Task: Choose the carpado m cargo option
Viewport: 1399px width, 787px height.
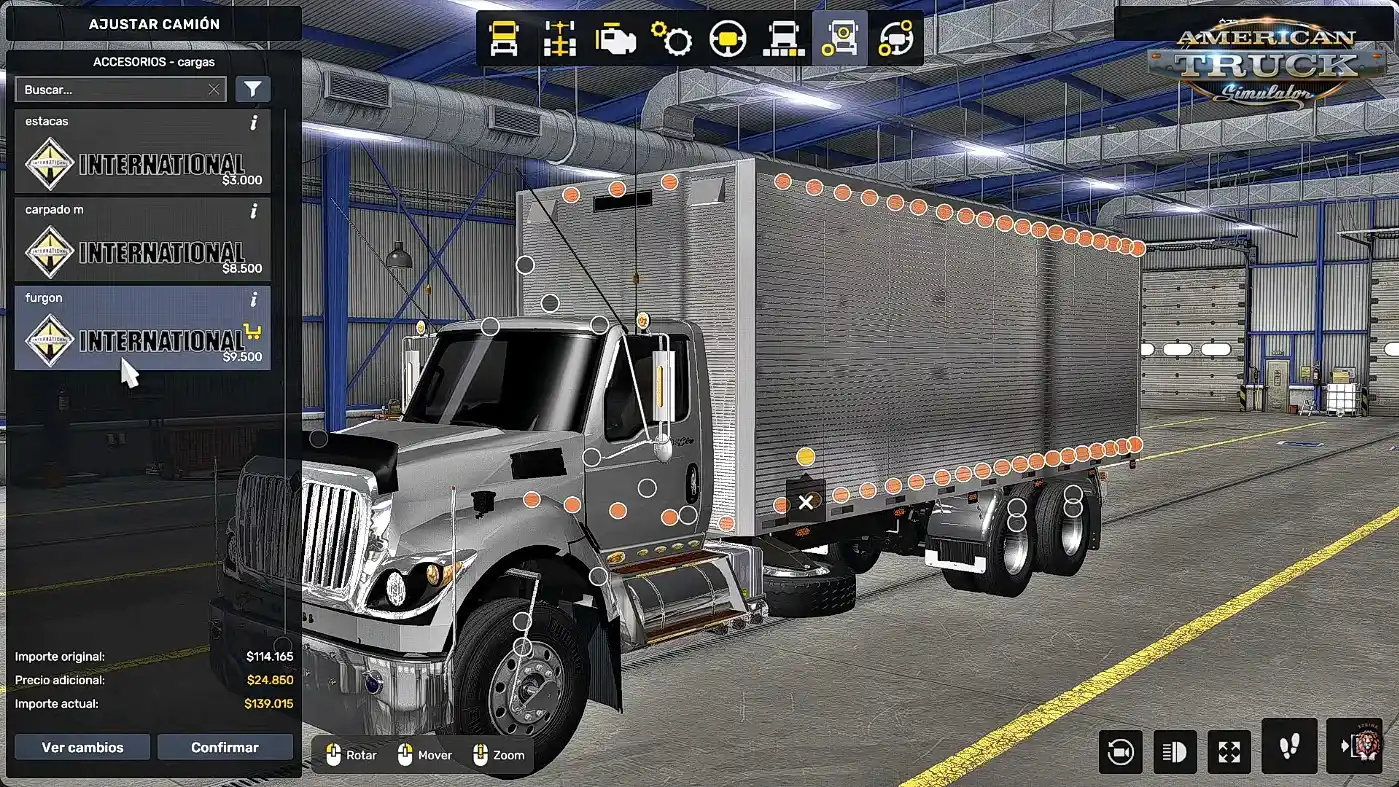Action: pos(142,240)
